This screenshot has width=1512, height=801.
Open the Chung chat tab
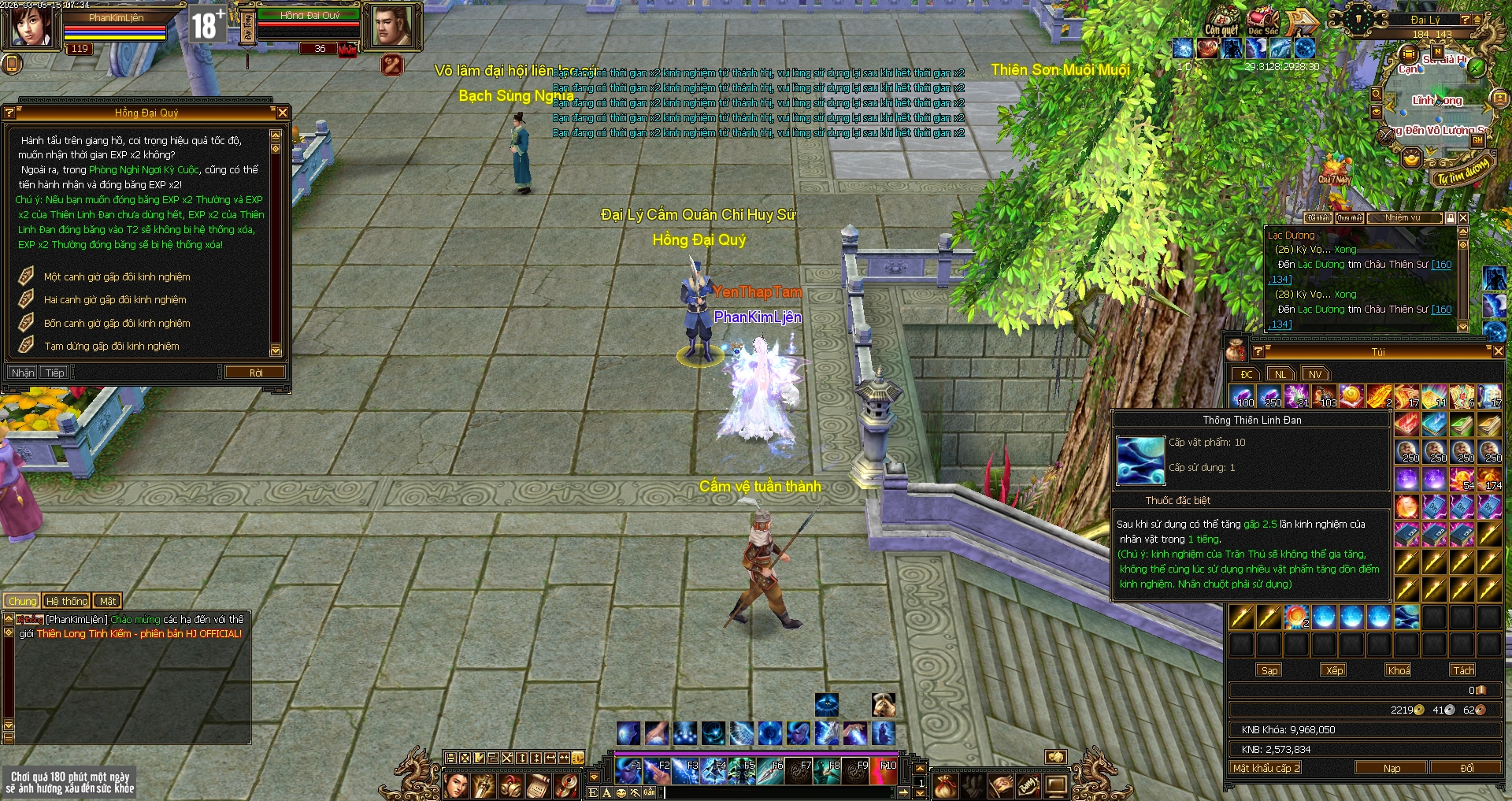click(23, 601)
